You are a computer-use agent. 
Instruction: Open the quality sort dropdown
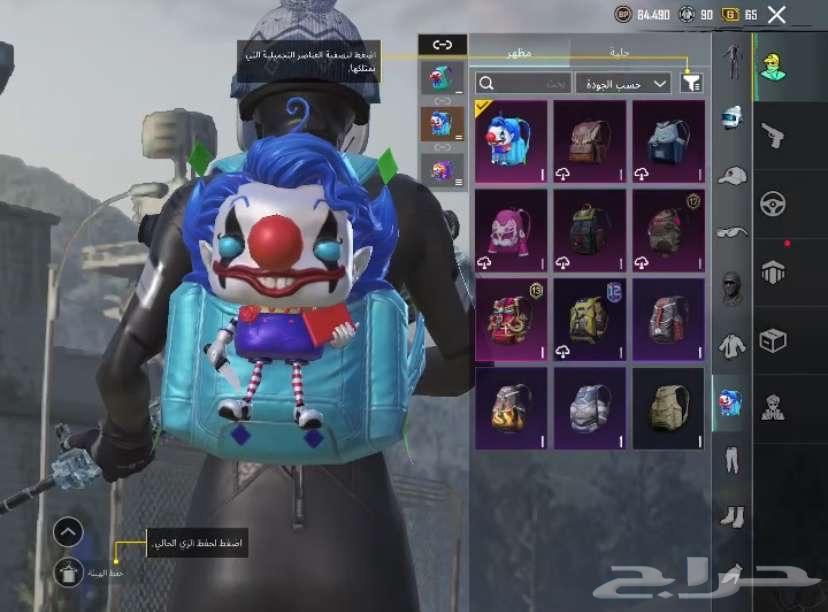[x=623, y=84]
